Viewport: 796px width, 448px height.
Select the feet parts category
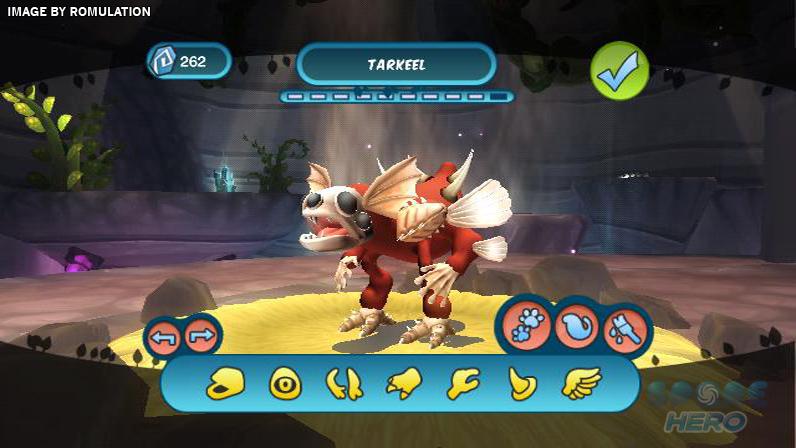pos(403,383)
